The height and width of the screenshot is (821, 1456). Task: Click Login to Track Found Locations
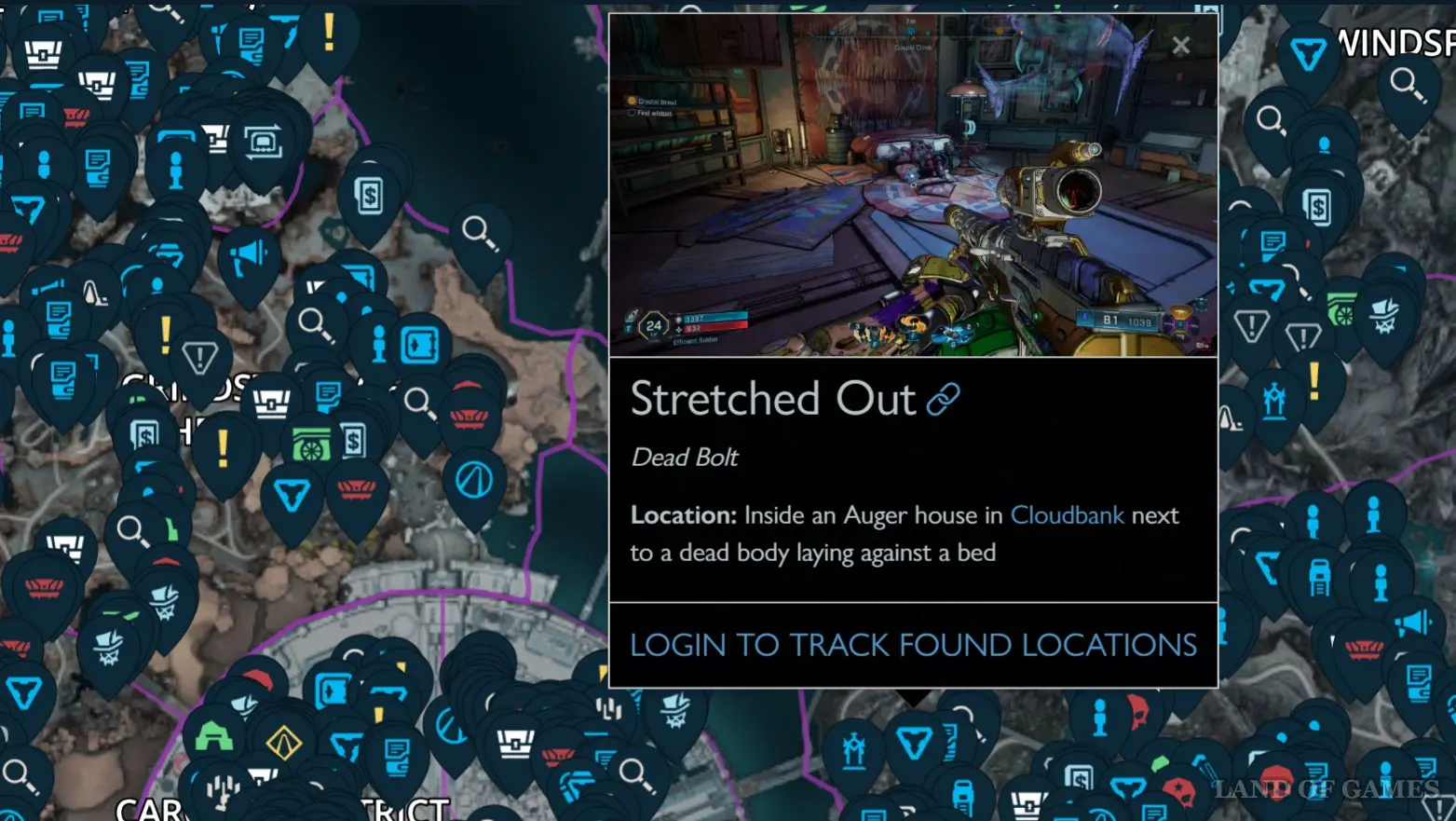[913, 645]
